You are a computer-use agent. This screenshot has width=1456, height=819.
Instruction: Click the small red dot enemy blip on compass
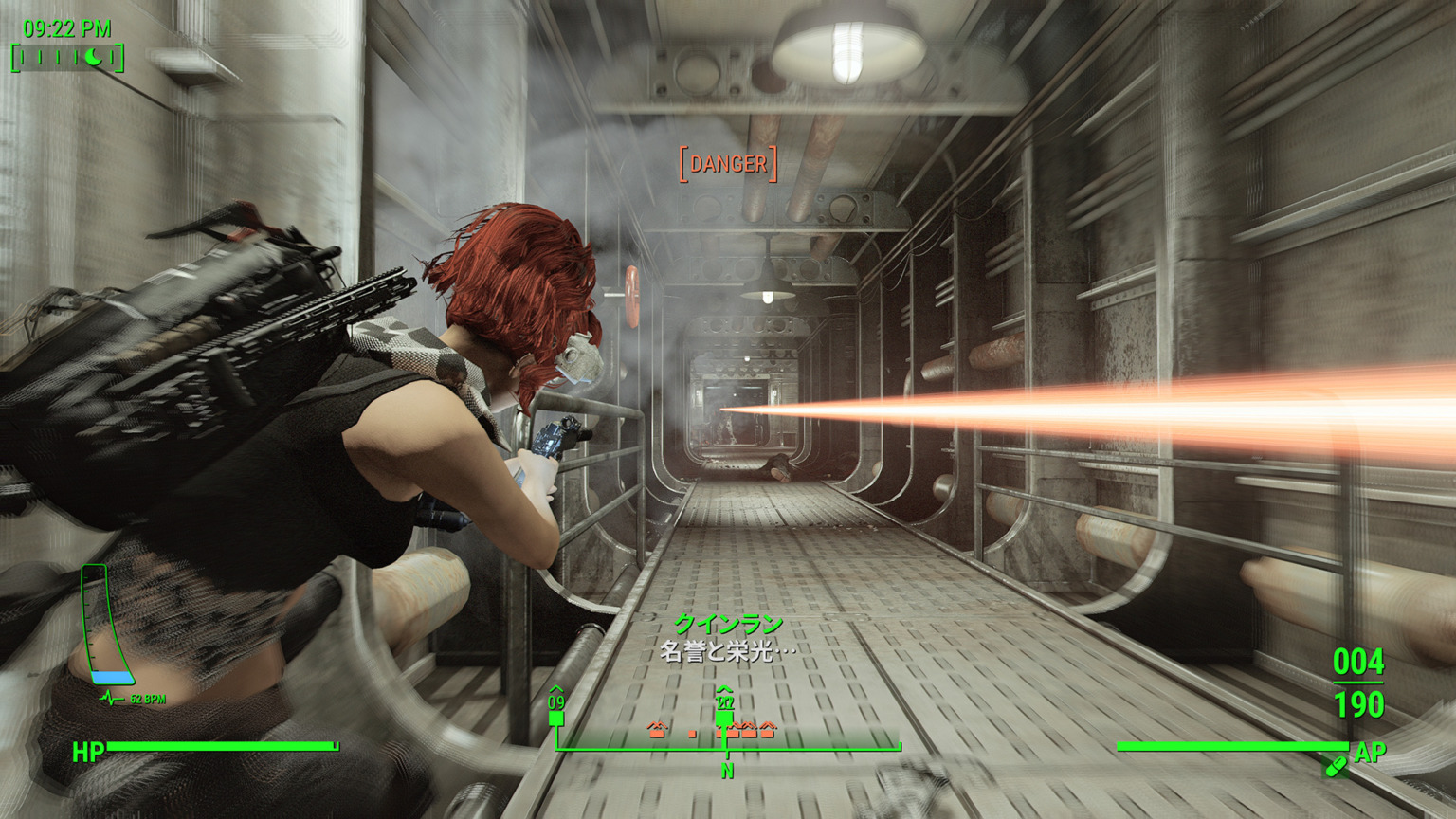tap(692, 733)
